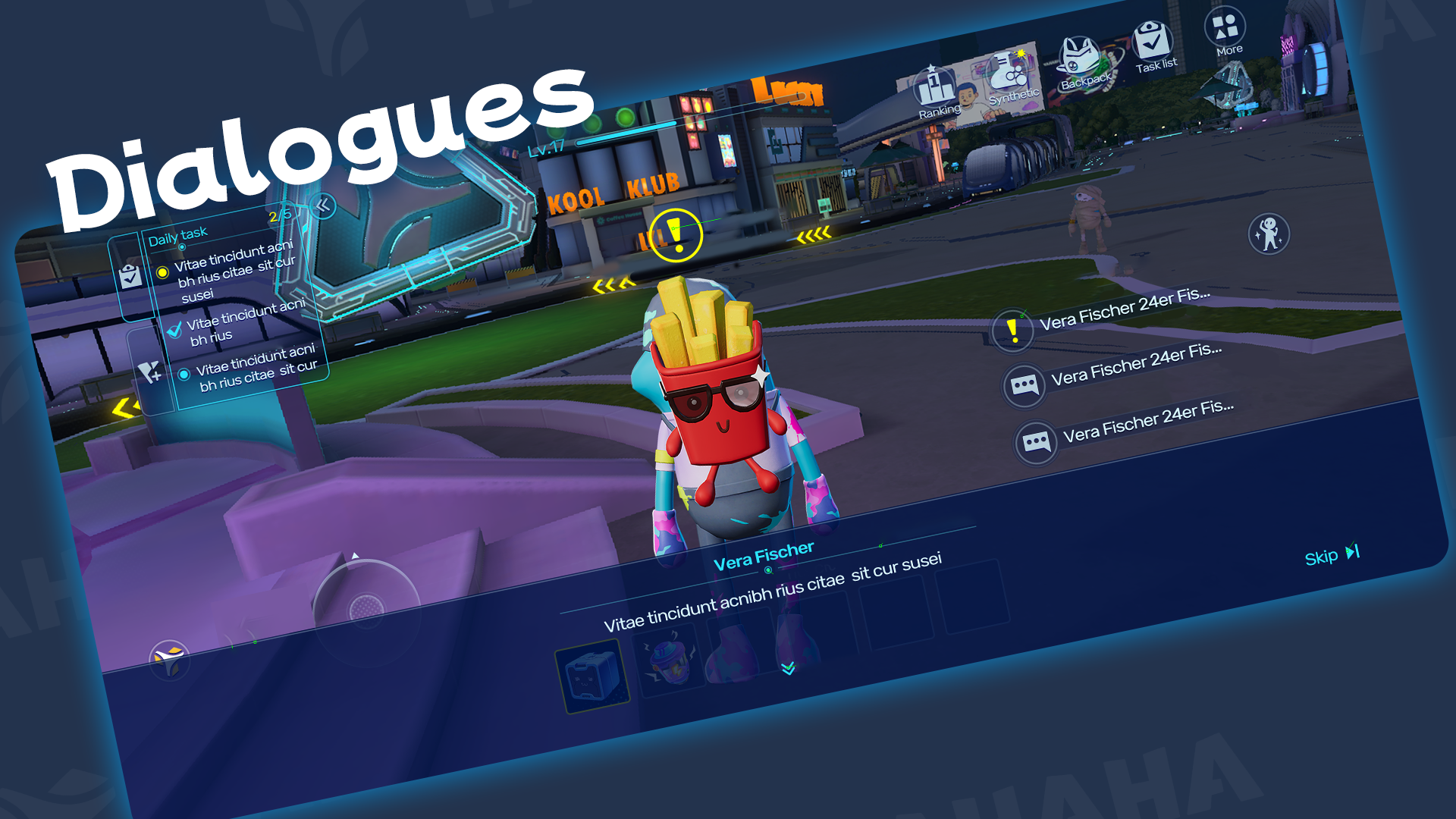Expand the dialogue rewards via the down chevron
Image resolution: width=1456 pixels, height=819 pixels.
(787, 669)
